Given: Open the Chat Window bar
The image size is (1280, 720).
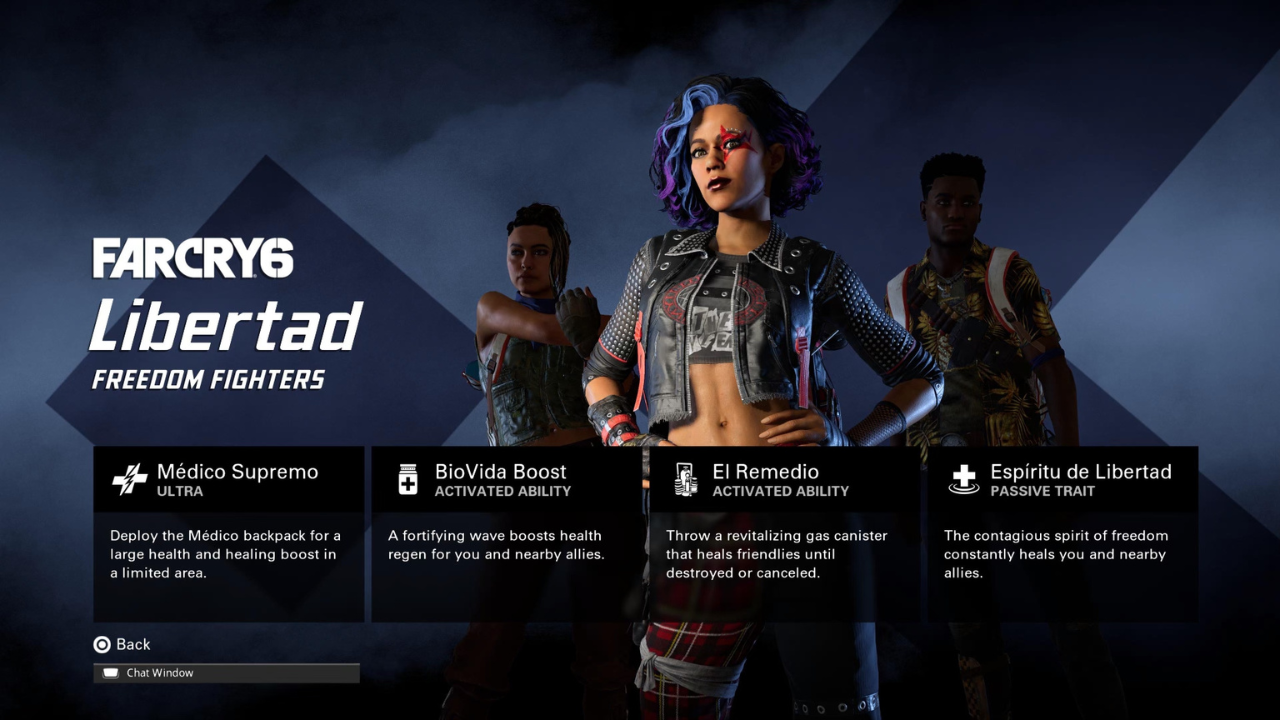Looking at the screenshot, I should coord(226,673).
